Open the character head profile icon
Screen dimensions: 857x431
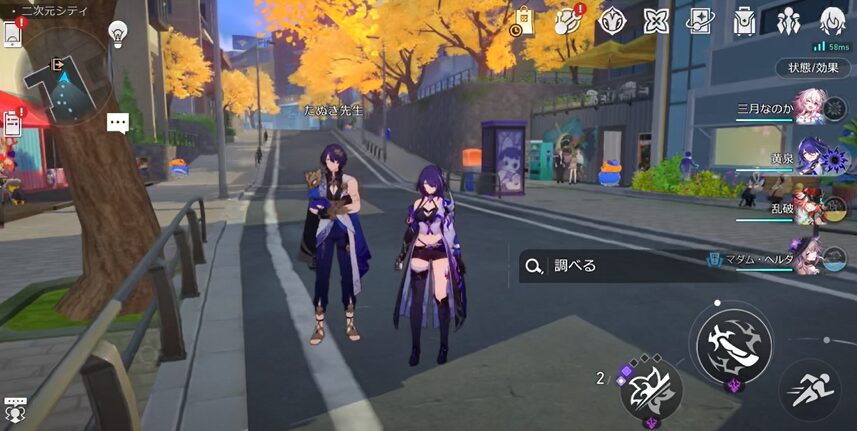(832, 20)
